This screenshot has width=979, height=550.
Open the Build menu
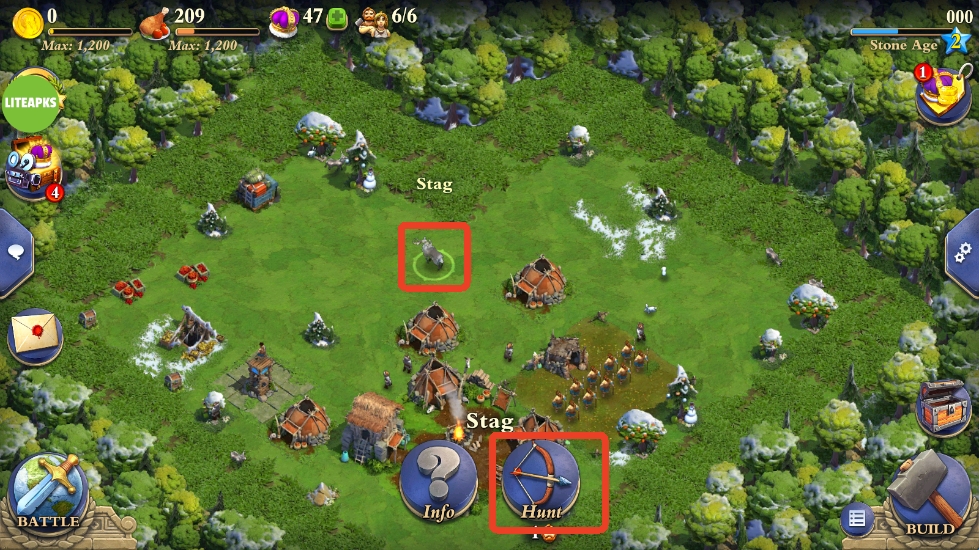click(x=929, y=492)
